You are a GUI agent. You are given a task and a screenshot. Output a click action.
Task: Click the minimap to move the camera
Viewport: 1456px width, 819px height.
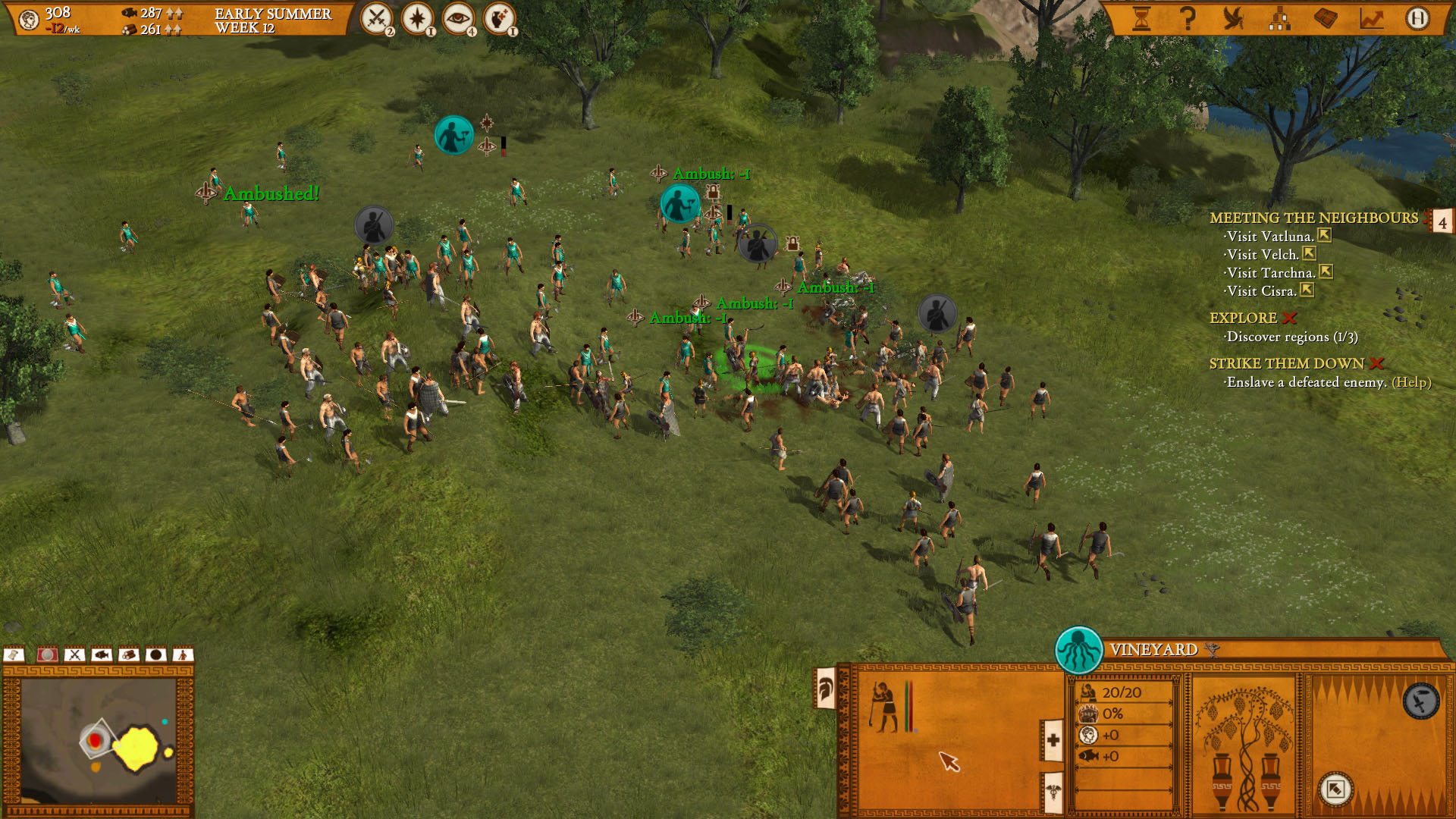click(99, 739)
